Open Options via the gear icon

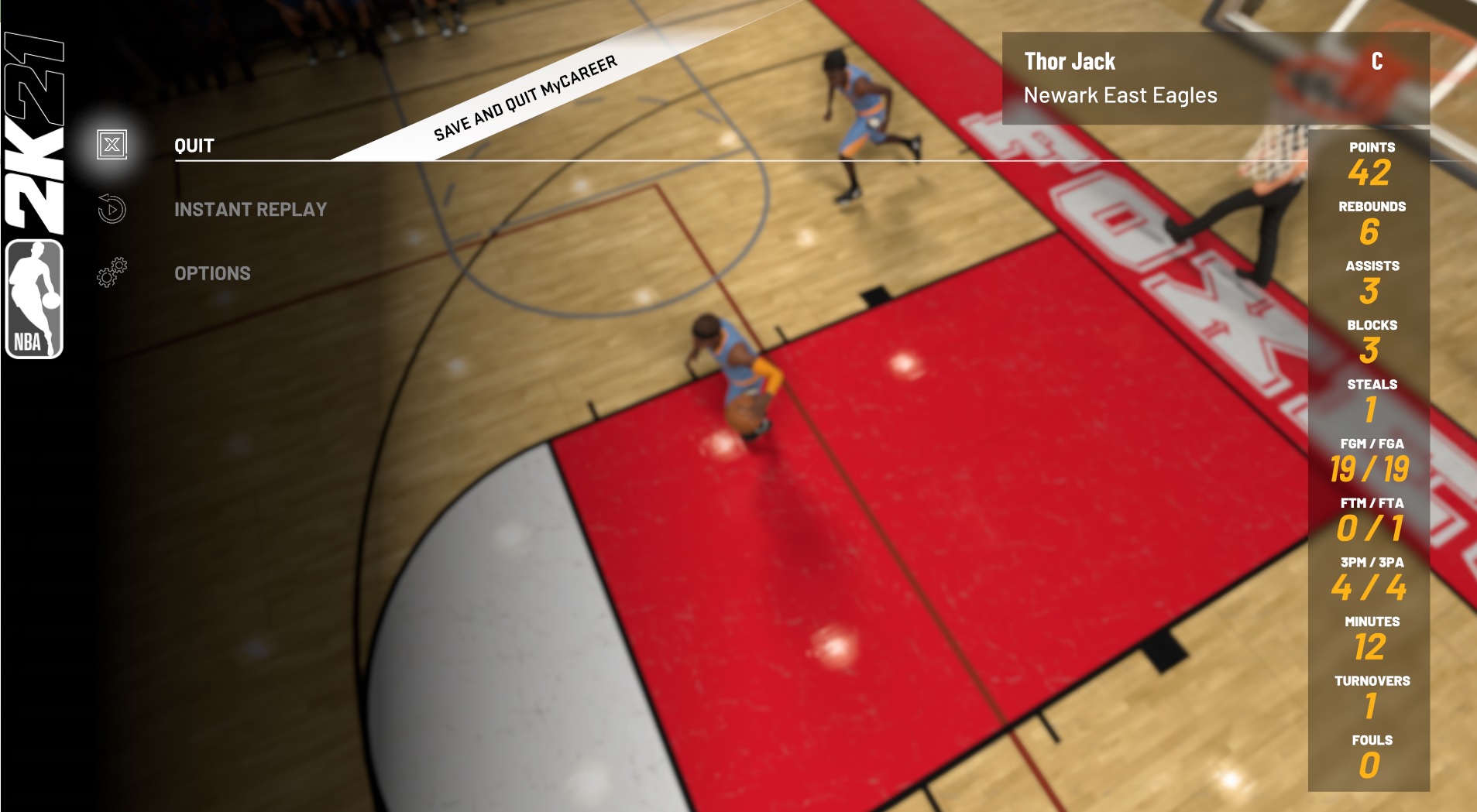(x=111, y=272)
